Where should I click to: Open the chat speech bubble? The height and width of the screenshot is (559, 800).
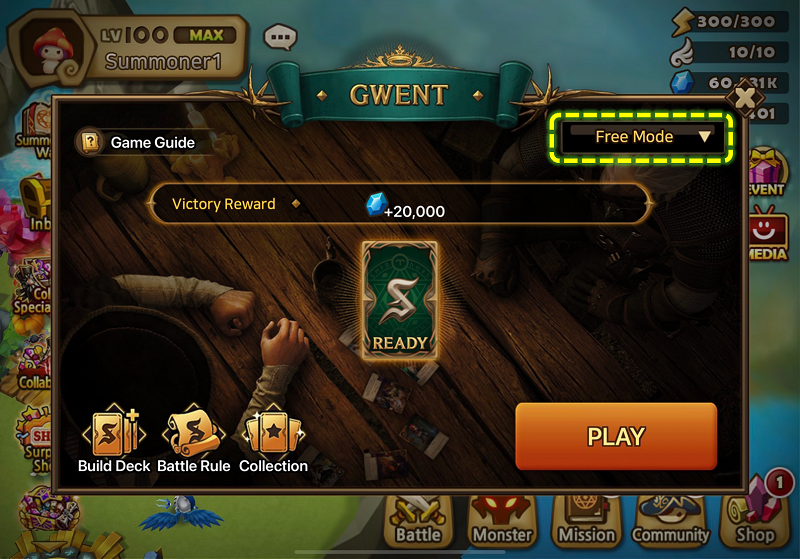(280, 38)
